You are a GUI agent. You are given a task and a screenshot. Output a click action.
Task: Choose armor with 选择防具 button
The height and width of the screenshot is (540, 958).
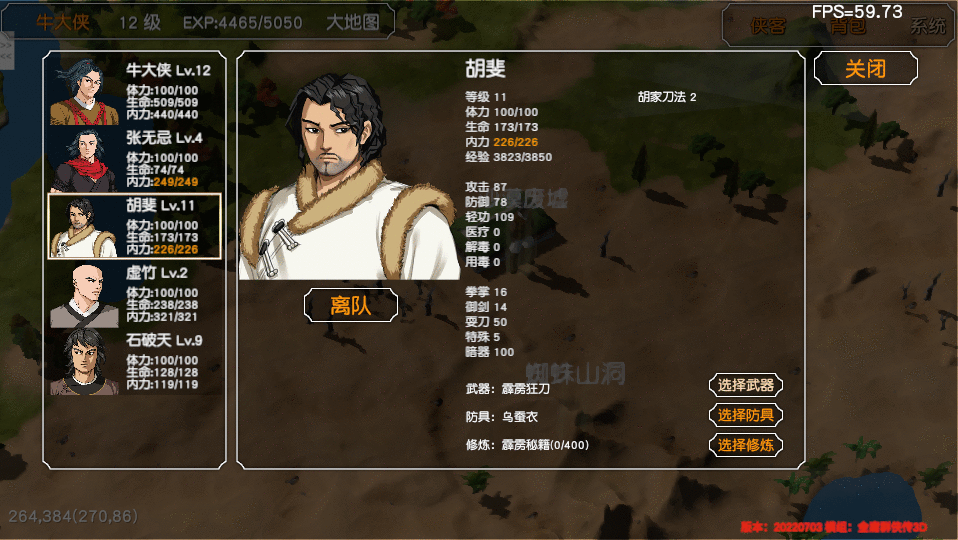click(745, 415)
